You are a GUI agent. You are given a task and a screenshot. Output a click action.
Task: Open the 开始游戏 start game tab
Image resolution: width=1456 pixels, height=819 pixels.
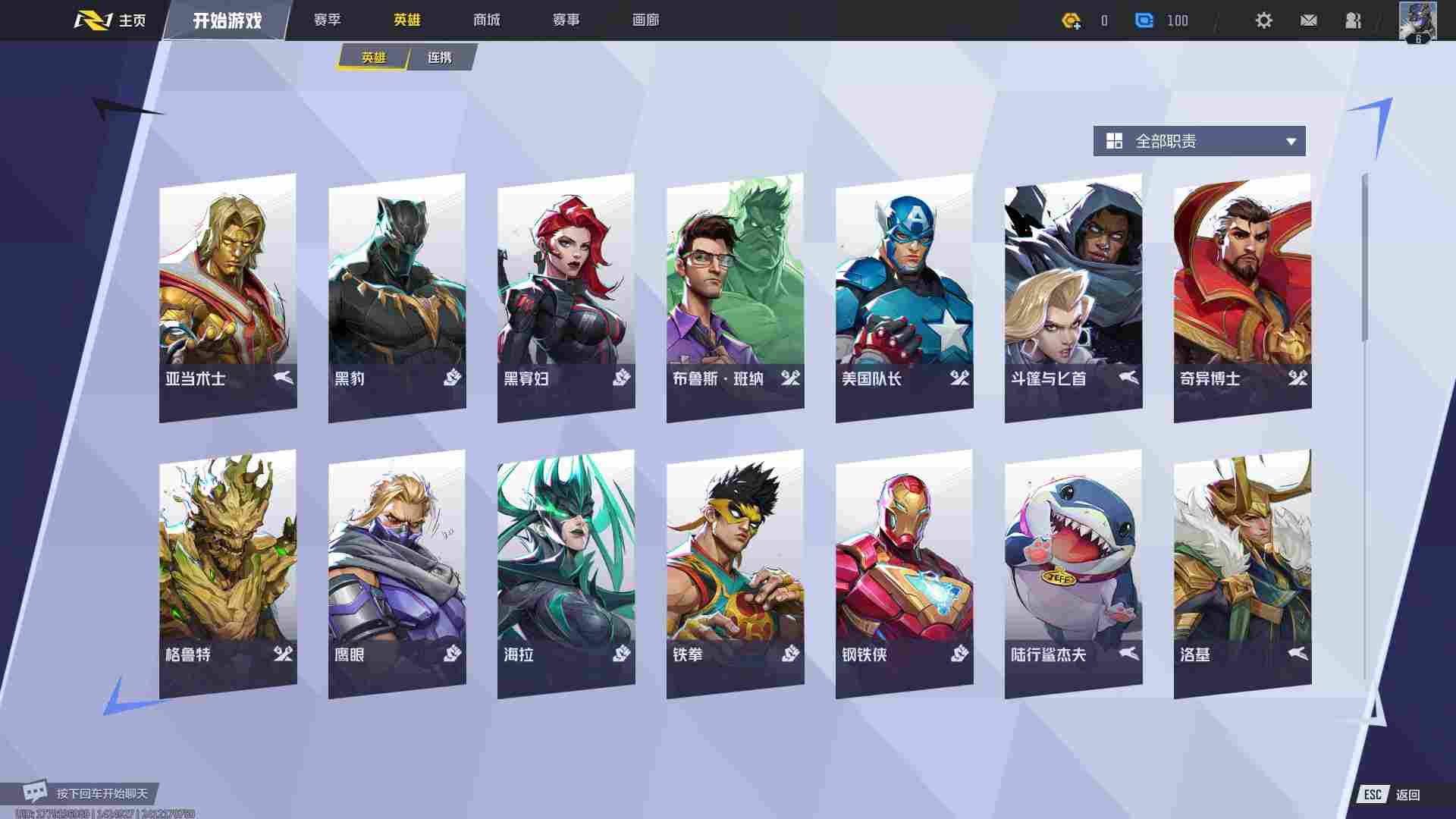point(227,20)
